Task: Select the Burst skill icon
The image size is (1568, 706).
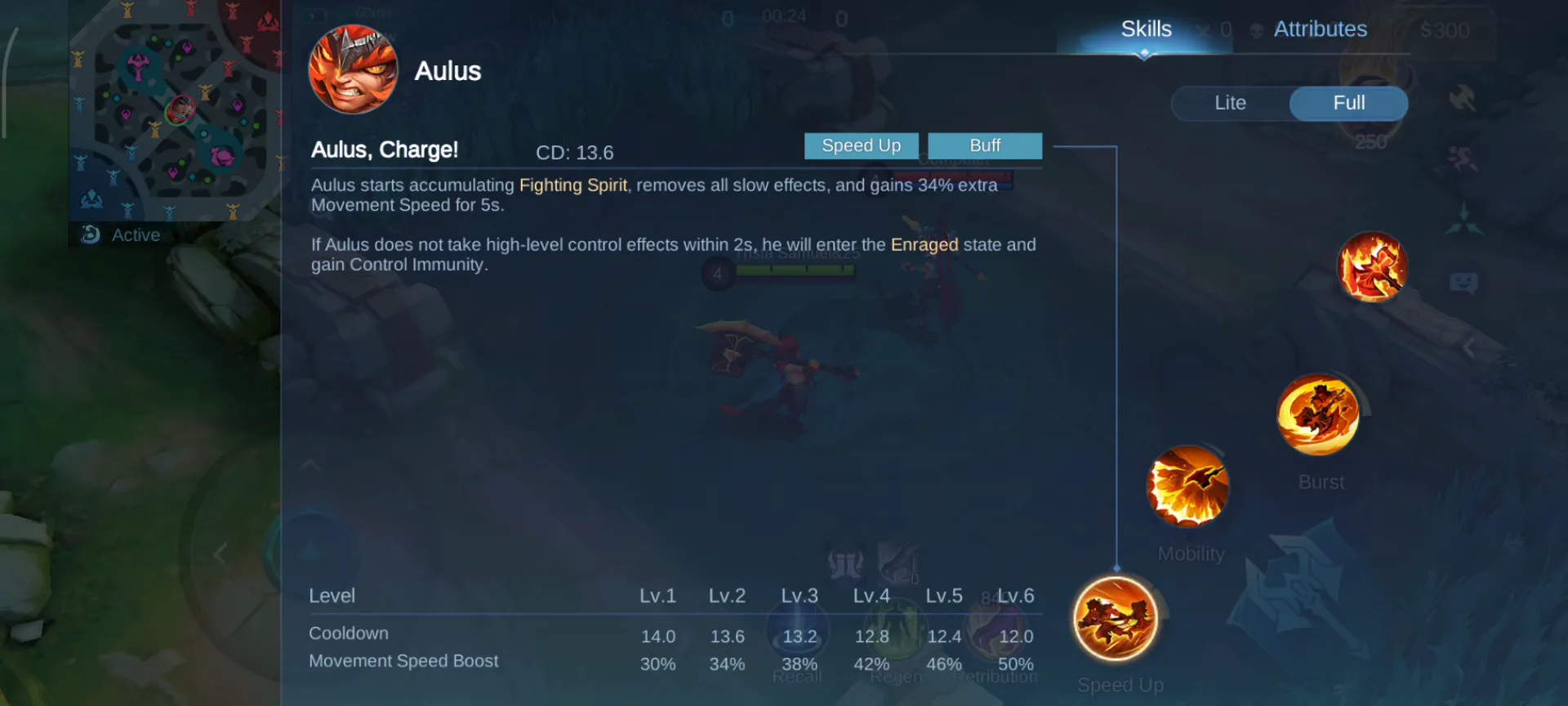Action: (x=1317, y=414)
